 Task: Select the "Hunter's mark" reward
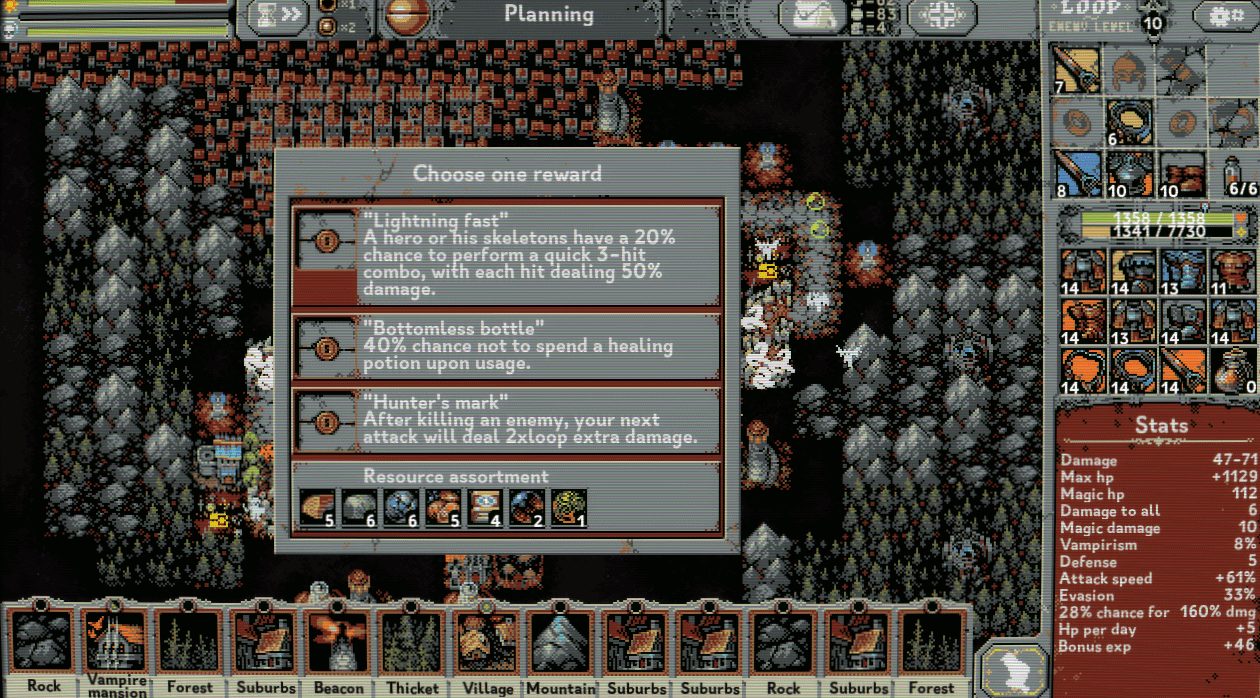coord(507,421)
